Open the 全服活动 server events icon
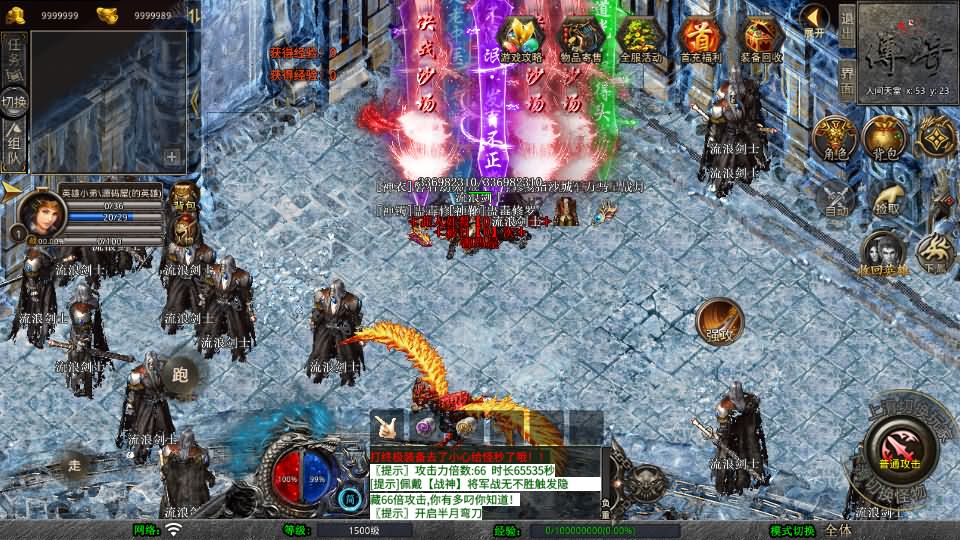960x540 pixels. [640, 39]
